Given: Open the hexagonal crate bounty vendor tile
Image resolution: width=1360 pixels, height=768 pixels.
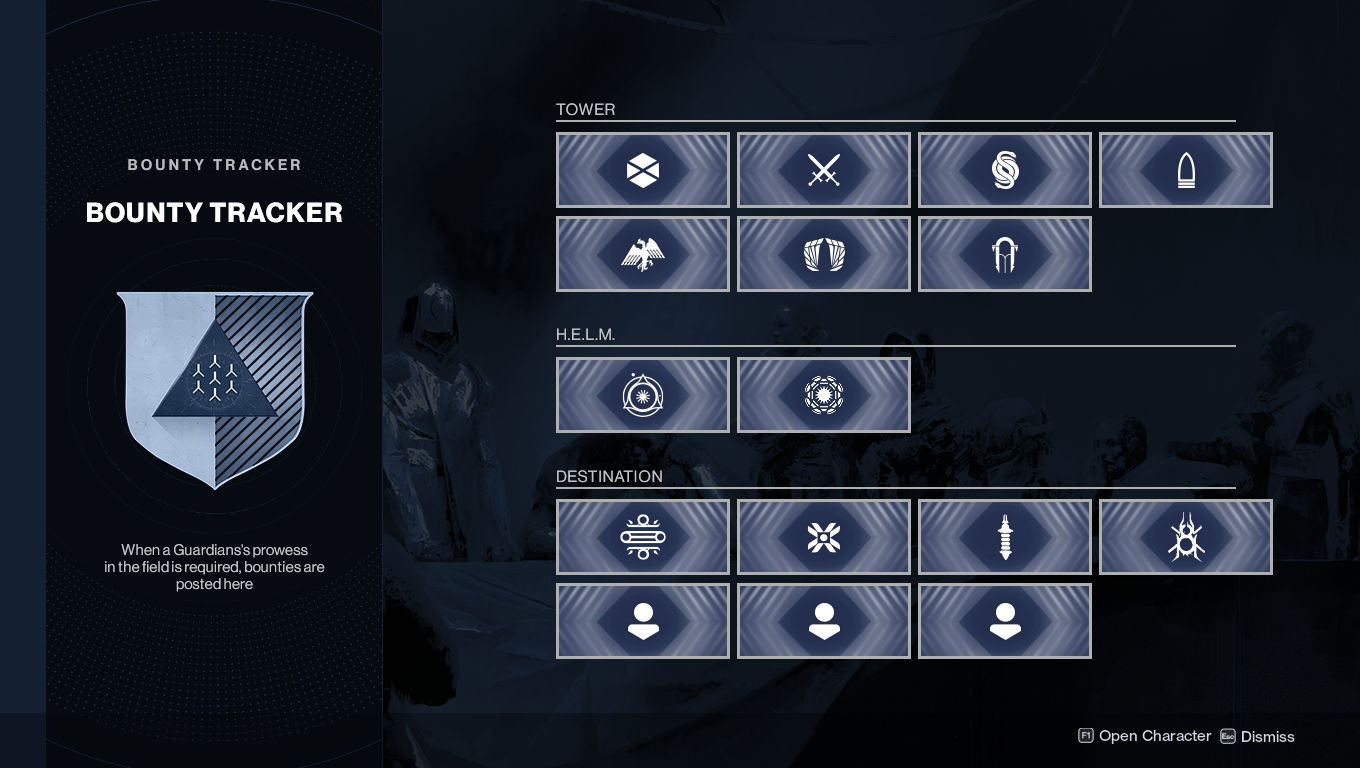Looking at the screenshot, I should point(643,170).
